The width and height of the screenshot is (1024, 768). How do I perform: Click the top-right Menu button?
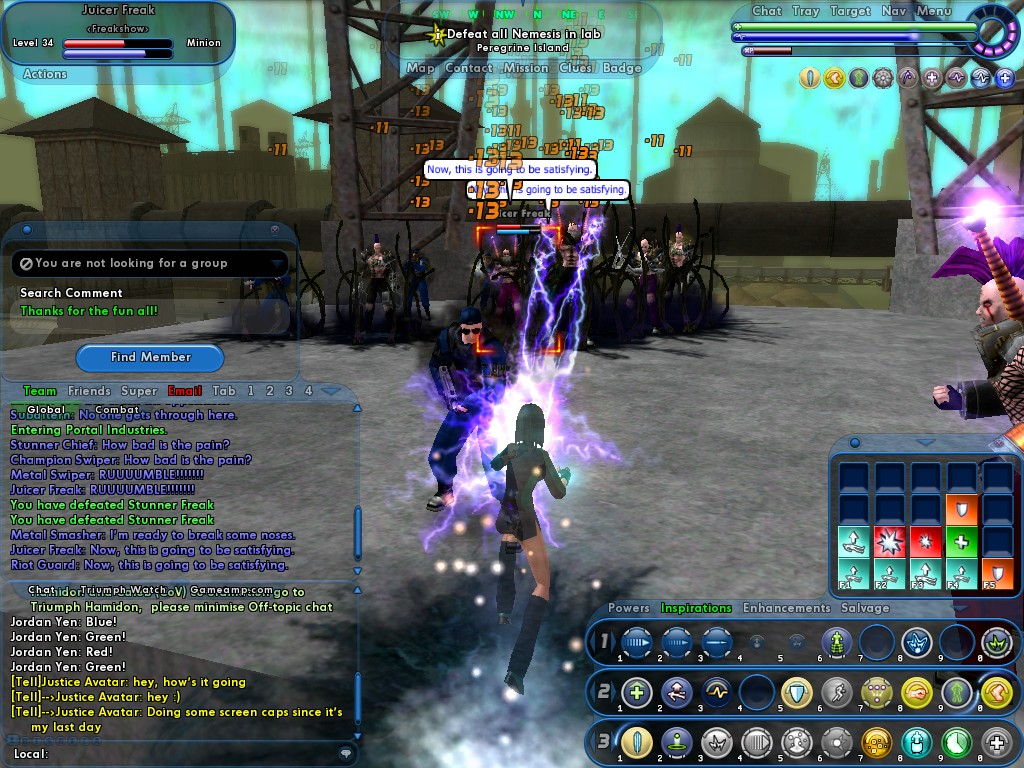933,11
